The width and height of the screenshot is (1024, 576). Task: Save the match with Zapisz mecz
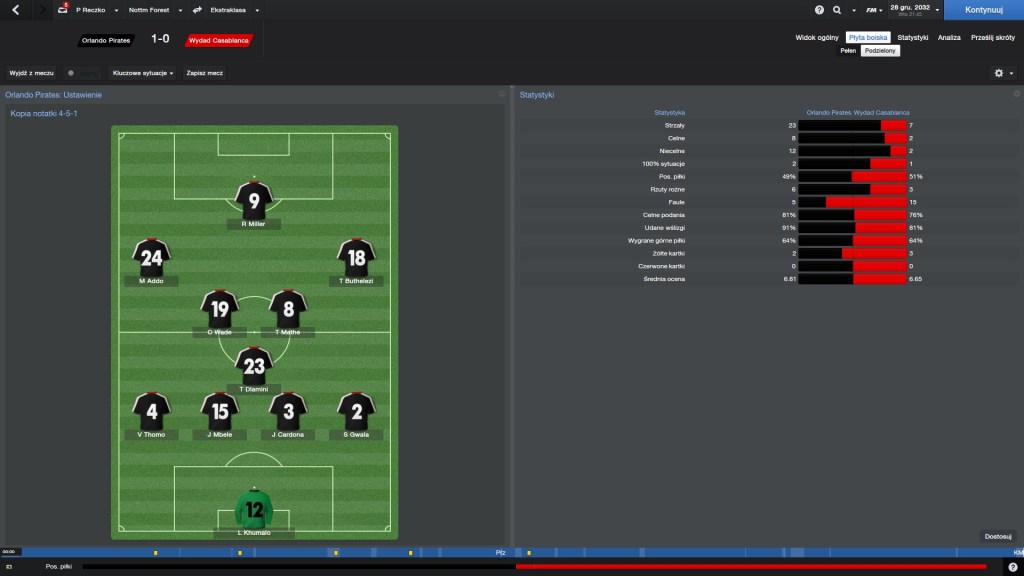pos(204,73)
